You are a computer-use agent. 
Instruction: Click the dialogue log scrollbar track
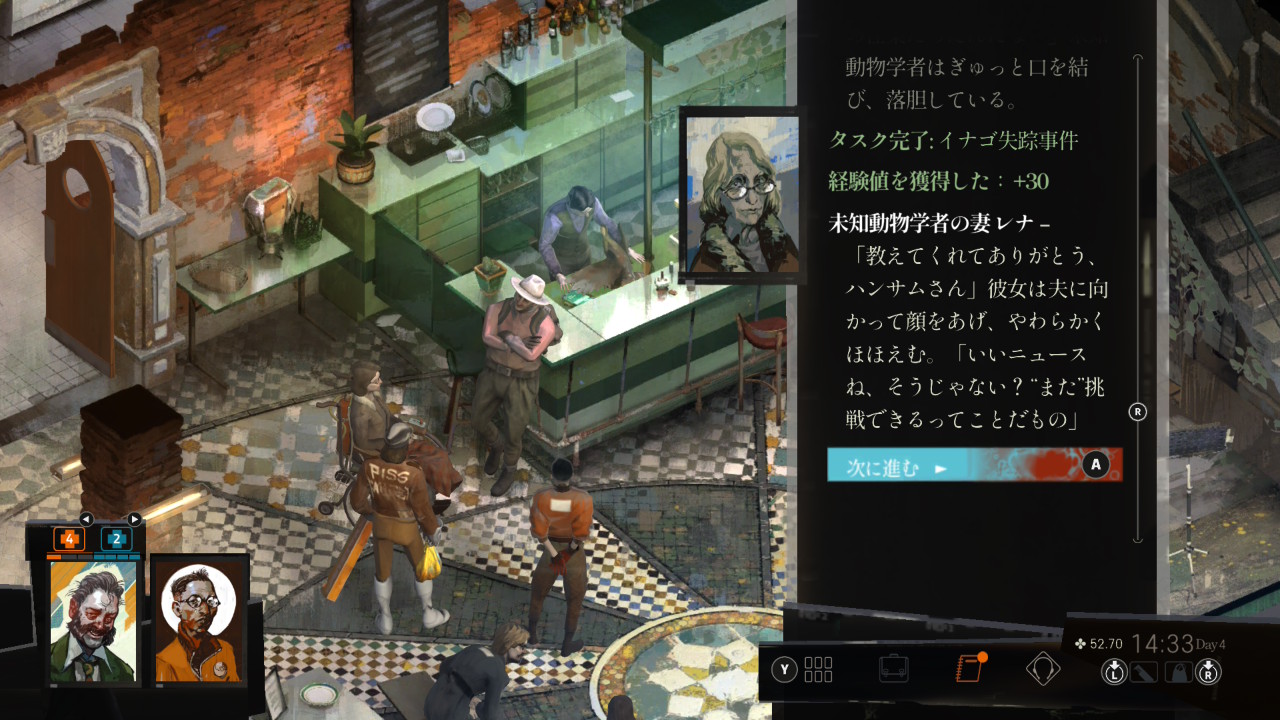[x=1138, y=250]
